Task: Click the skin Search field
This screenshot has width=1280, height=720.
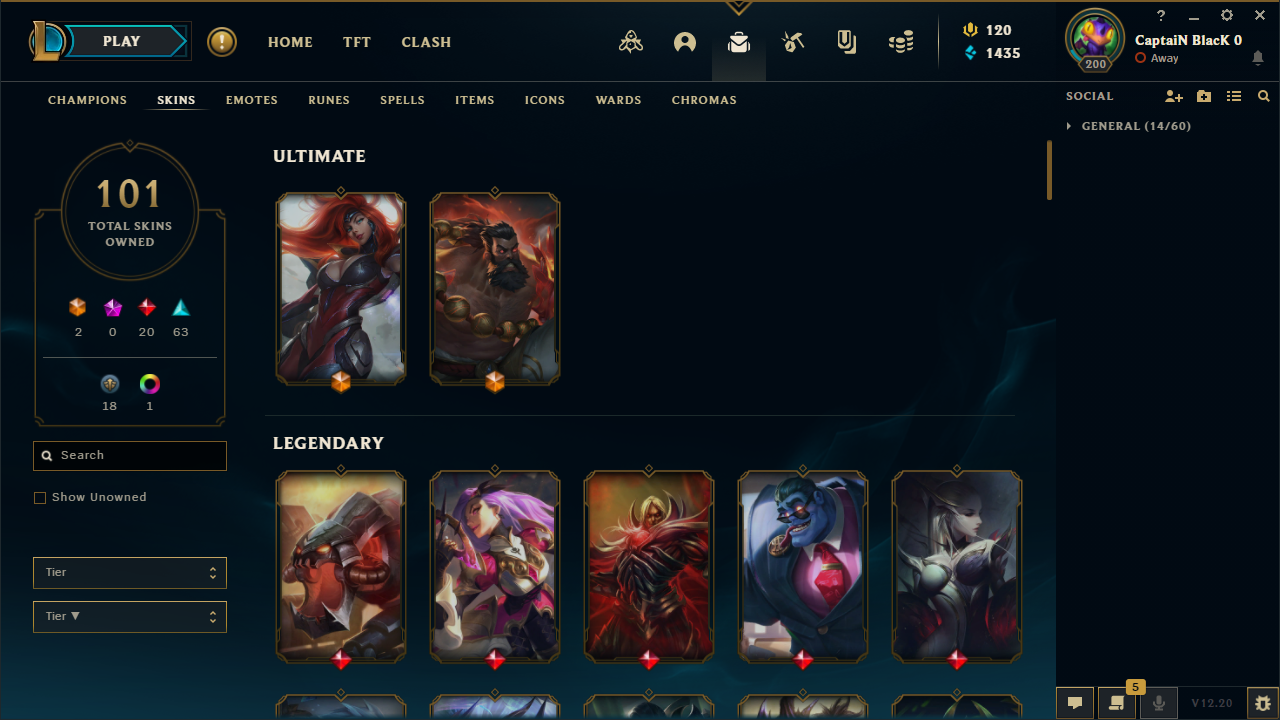Action: (140, 456)
